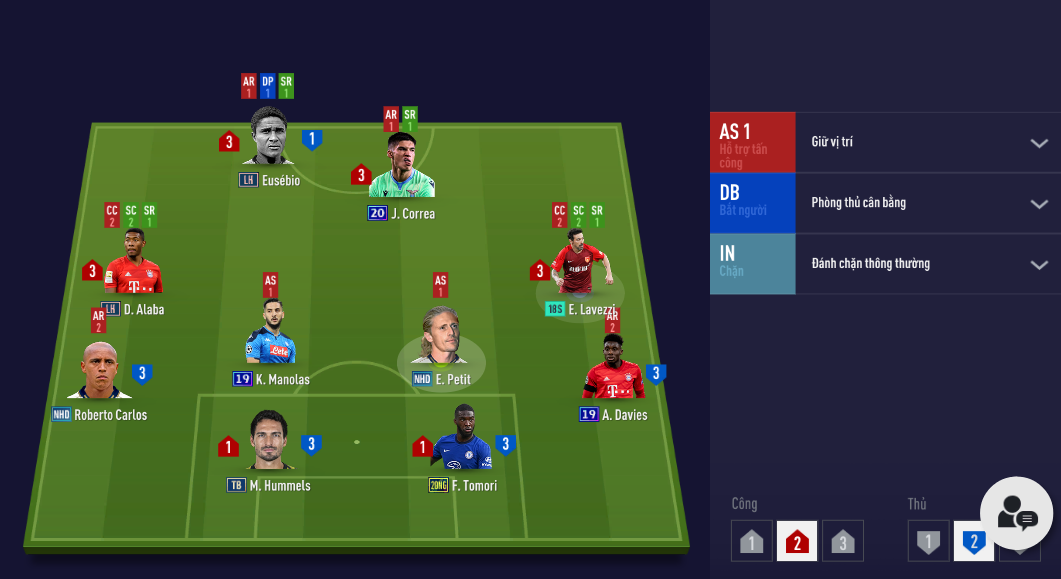
Task: Select midfielder E. Petit
Action: (x=441, y=337)
